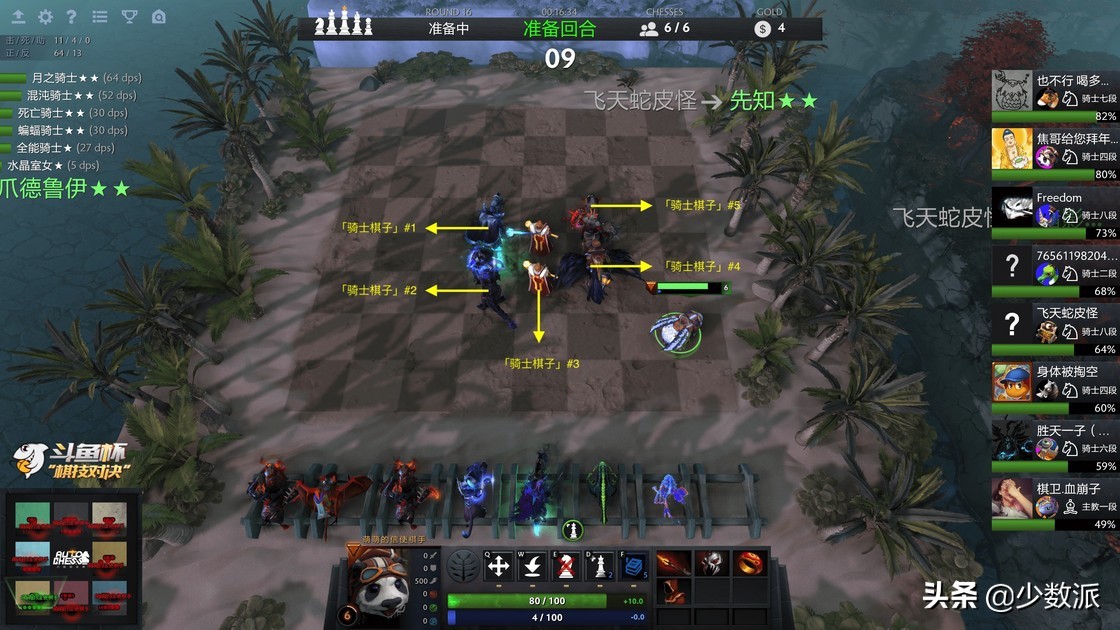Select player 也不行 at top of list

tap(1054, 94)
